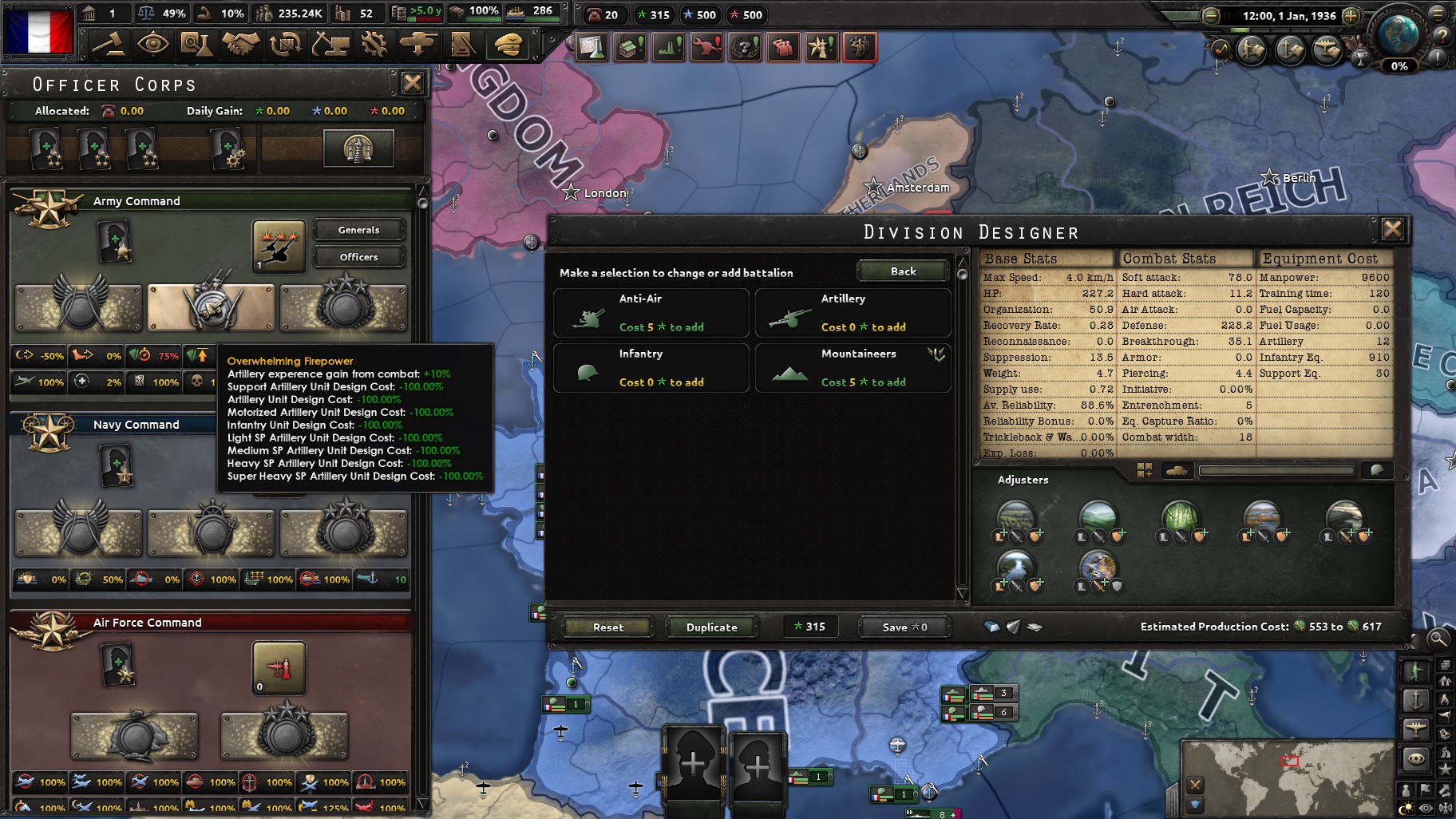
Task: Switch to the Generals tab in Army Command
Action: (x=358, y=230)
